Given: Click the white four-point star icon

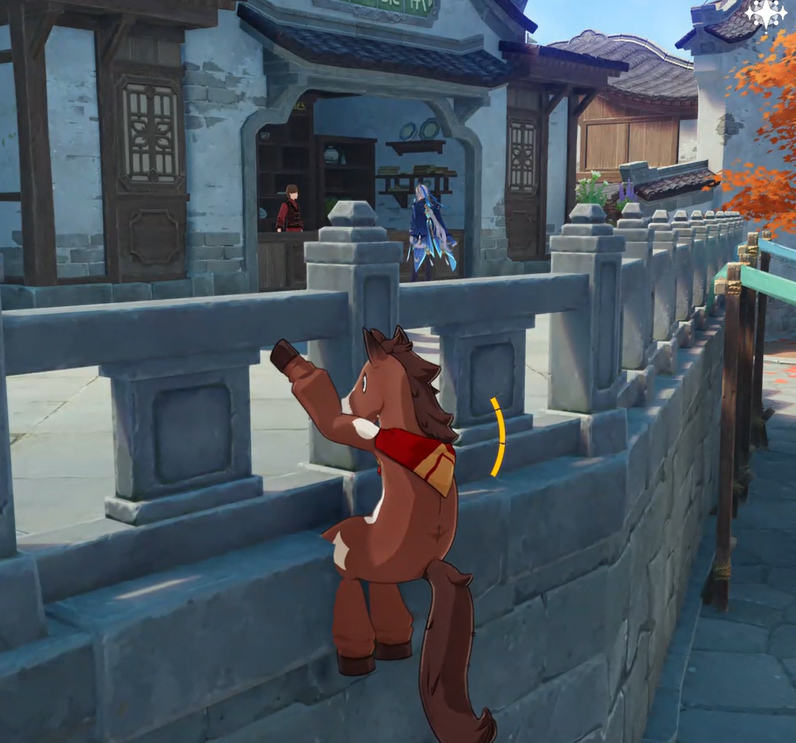Looking at the screenshot, I should click(x=768, y=13).
